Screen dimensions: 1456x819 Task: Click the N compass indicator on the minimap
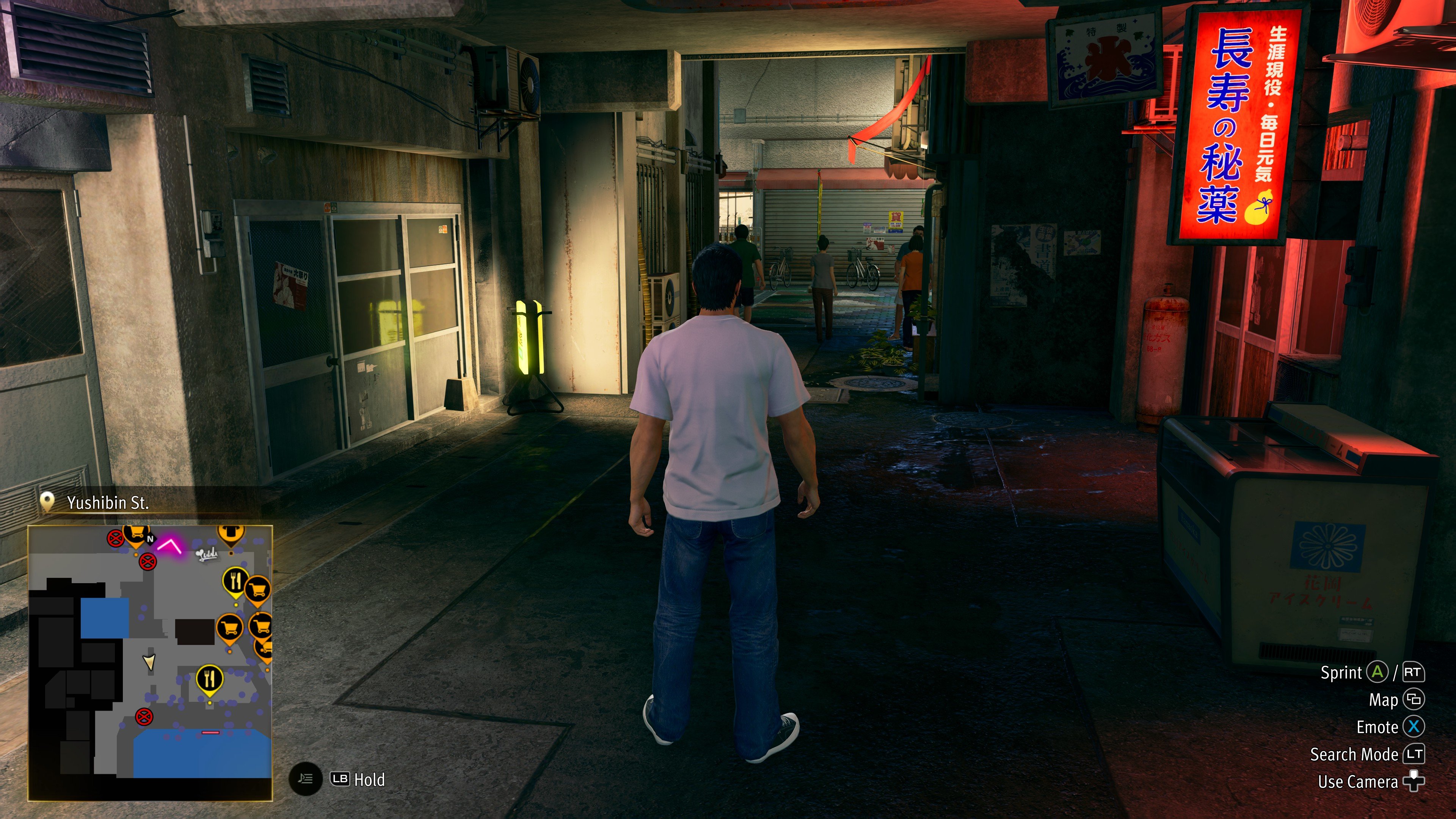tap(151, 539)
